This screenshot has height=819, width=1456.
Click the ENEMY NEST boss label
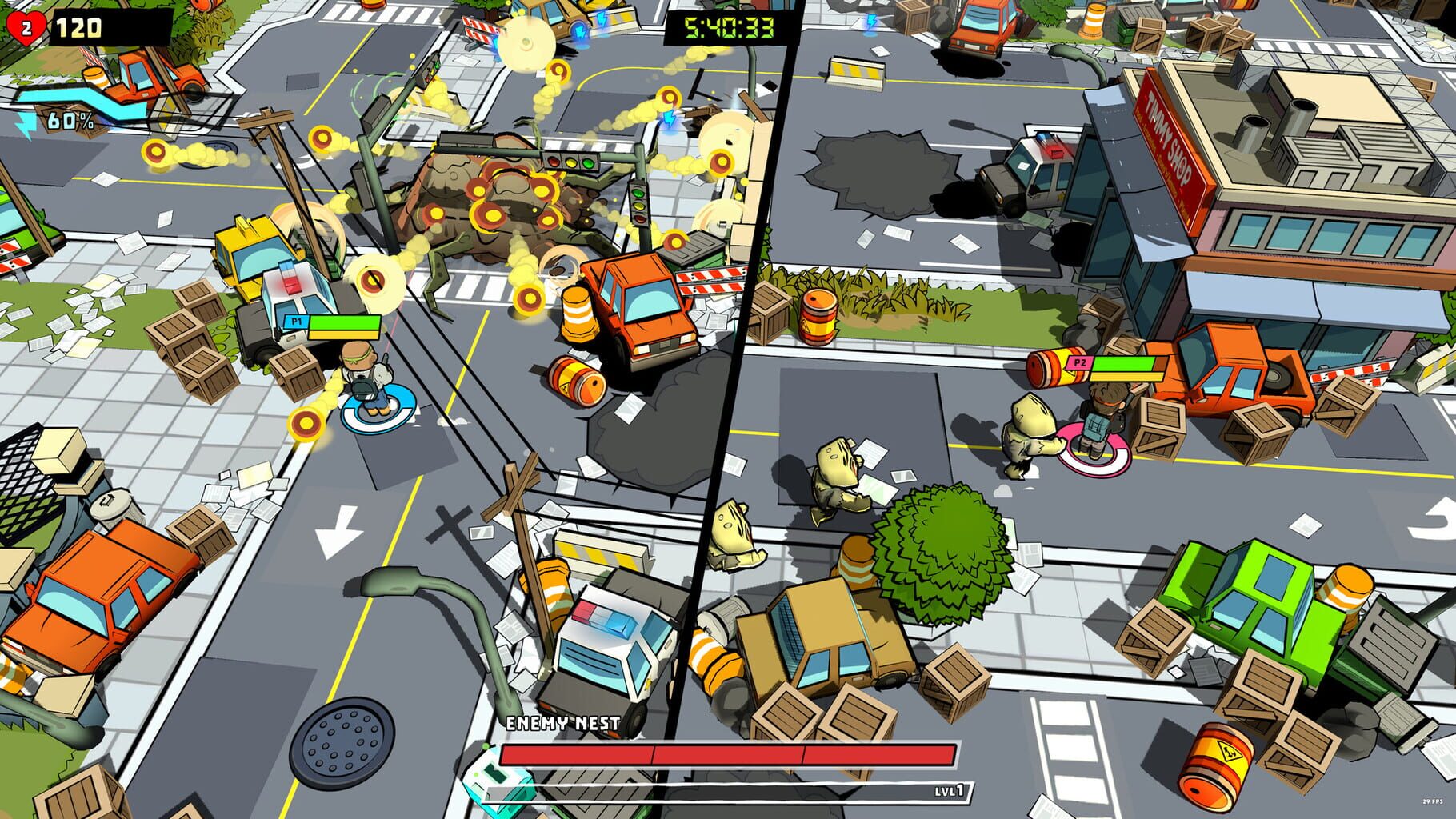pos(562,722)
